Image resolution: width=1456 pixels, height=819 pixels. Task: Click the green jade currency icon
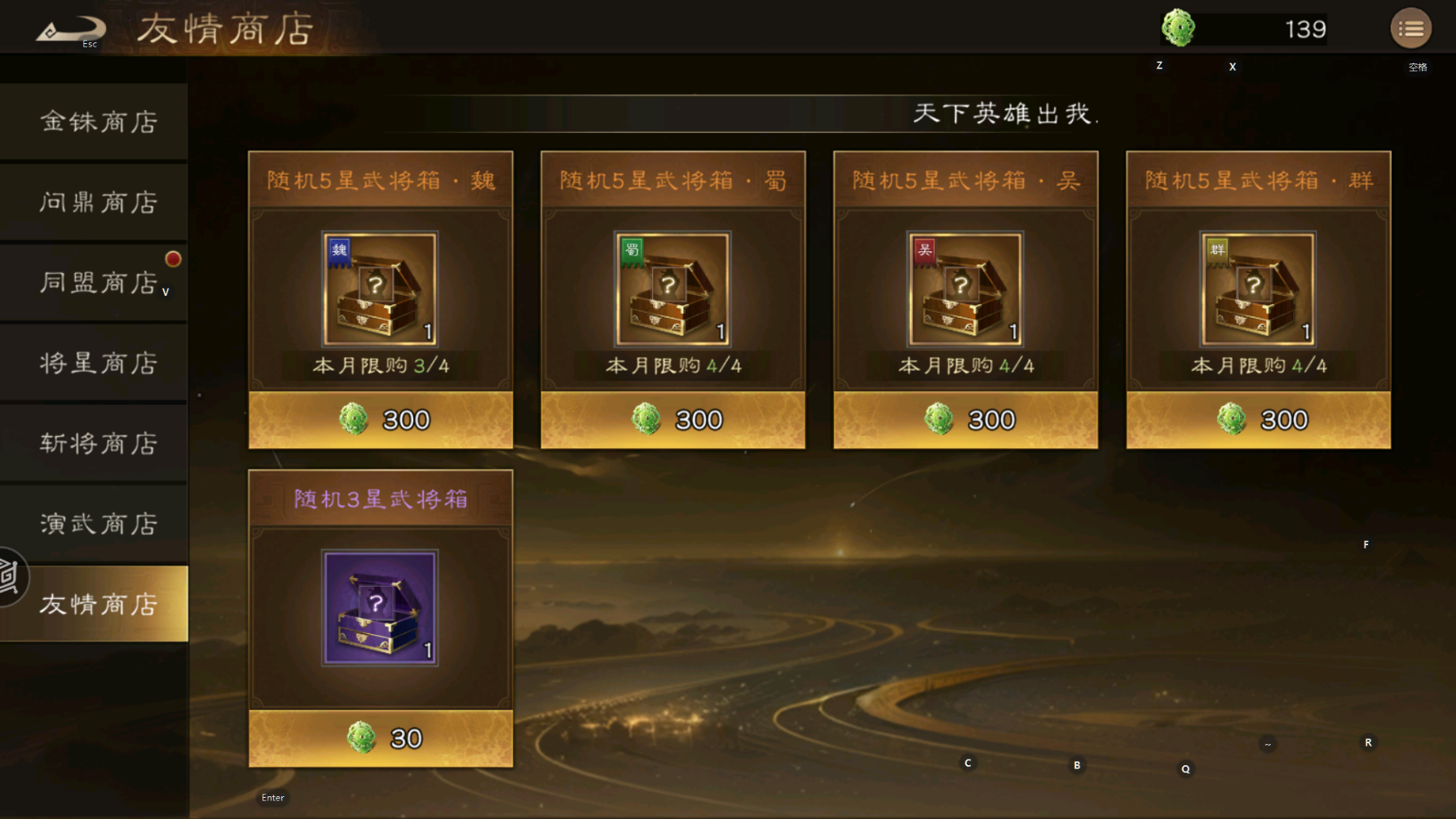(1179, 29)
